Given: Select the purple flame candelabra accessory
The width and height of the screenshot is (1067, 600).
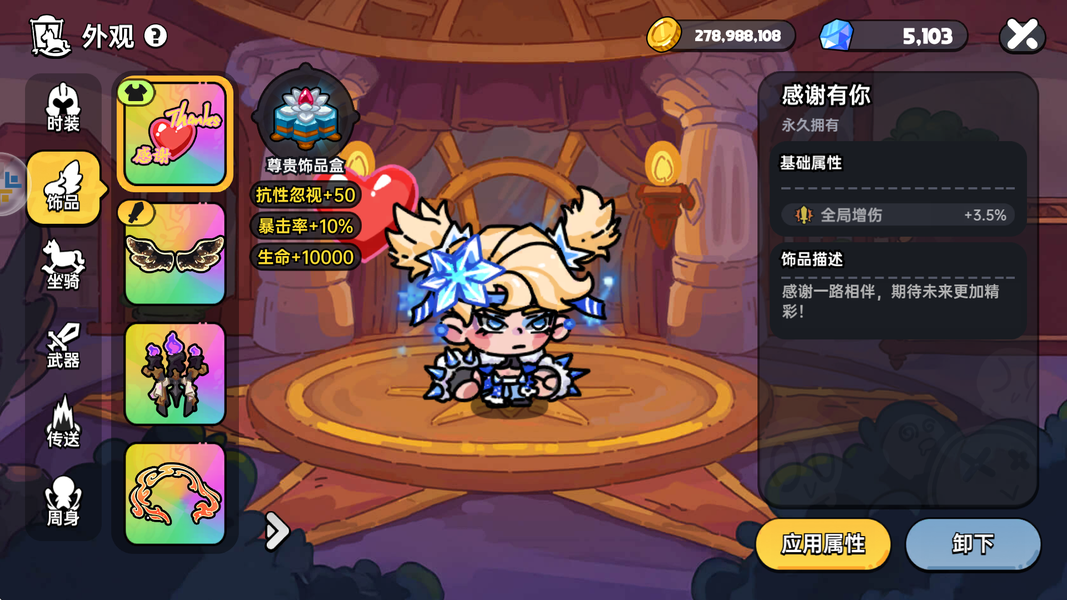Looking at the screenshot, I should point(175,374).
